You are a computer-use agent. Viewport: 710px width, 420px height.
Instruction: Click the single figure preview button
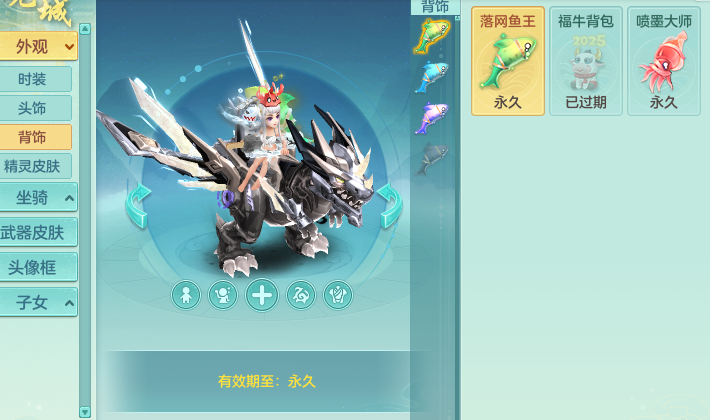[x=186, y=294]
